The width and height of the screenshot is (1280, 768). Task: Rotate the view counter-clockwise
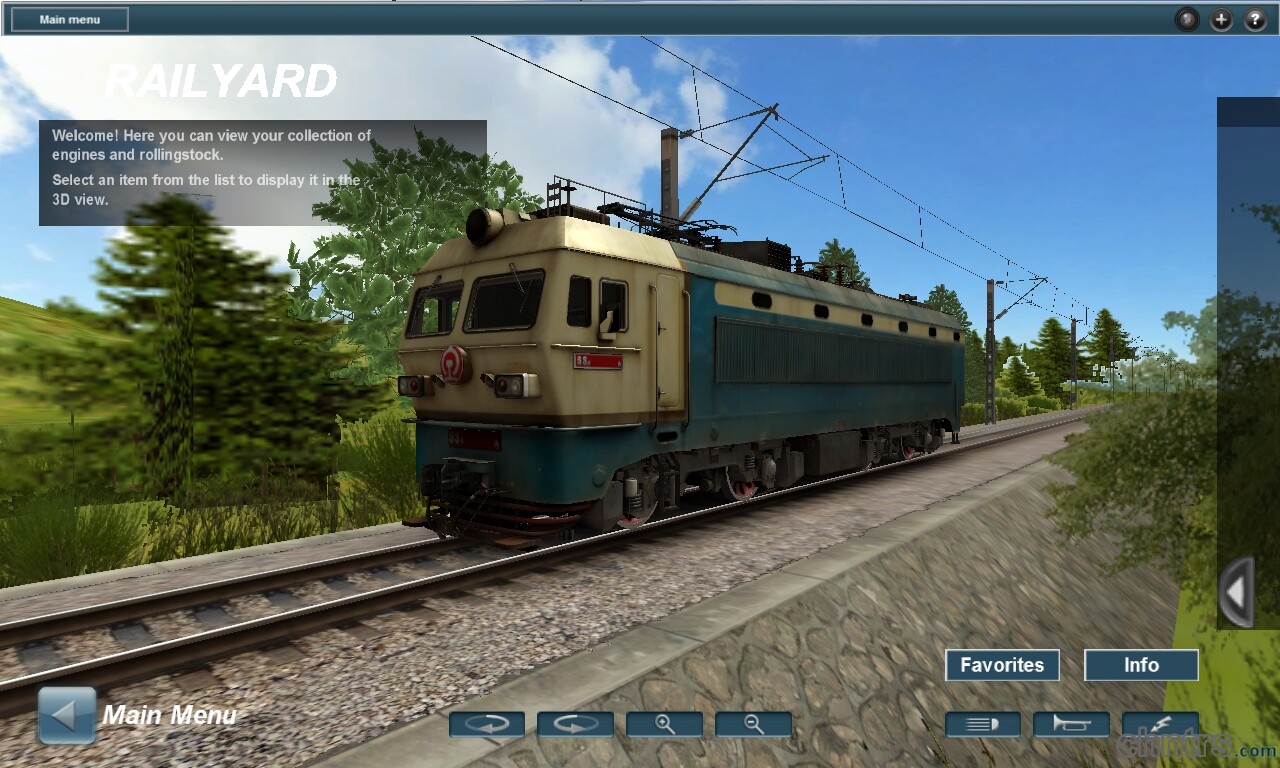[x=487, y=724]
